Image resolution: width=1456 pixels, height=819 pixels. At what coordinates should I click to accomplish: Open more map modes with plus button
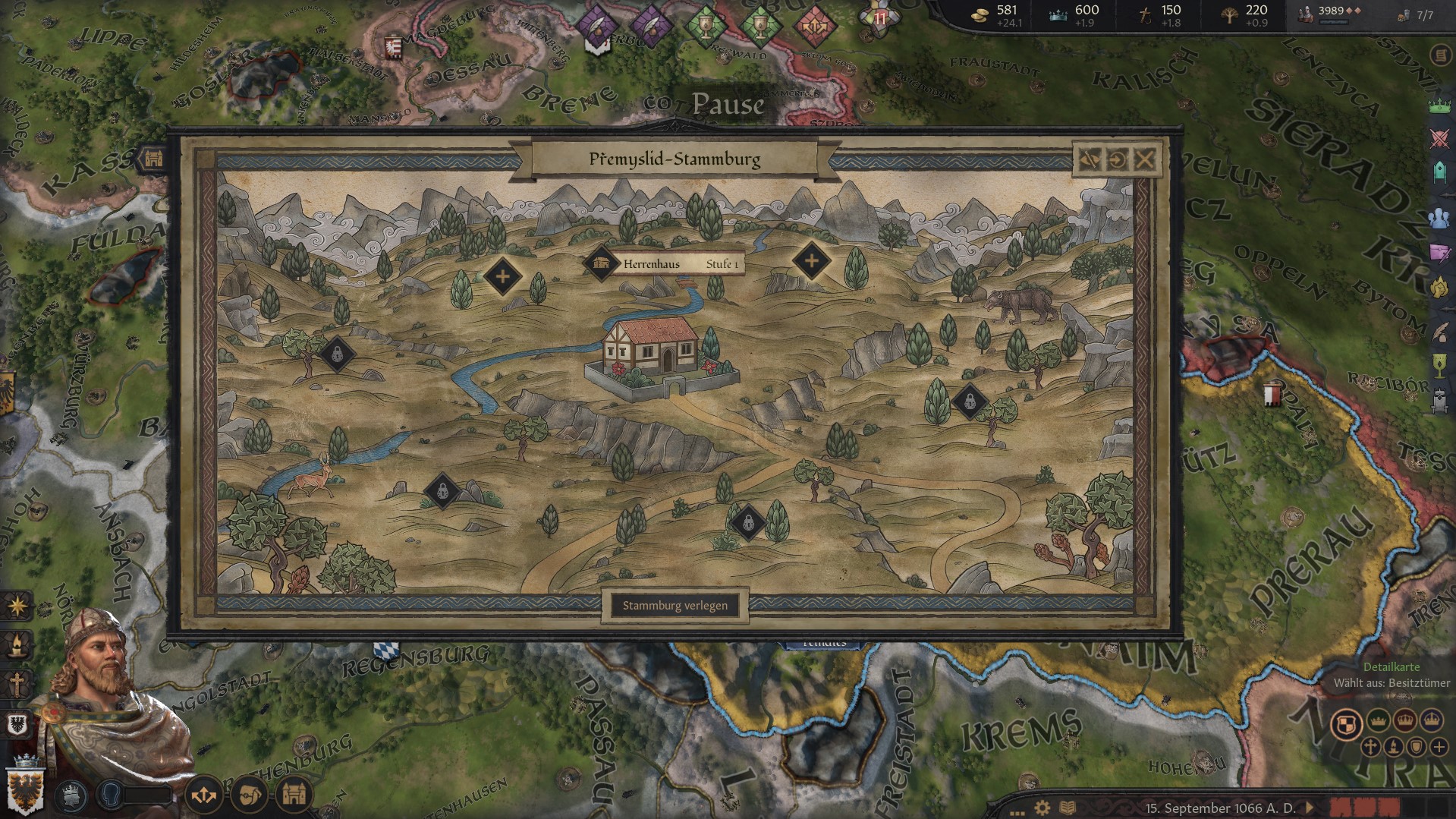coord(1438,747)
